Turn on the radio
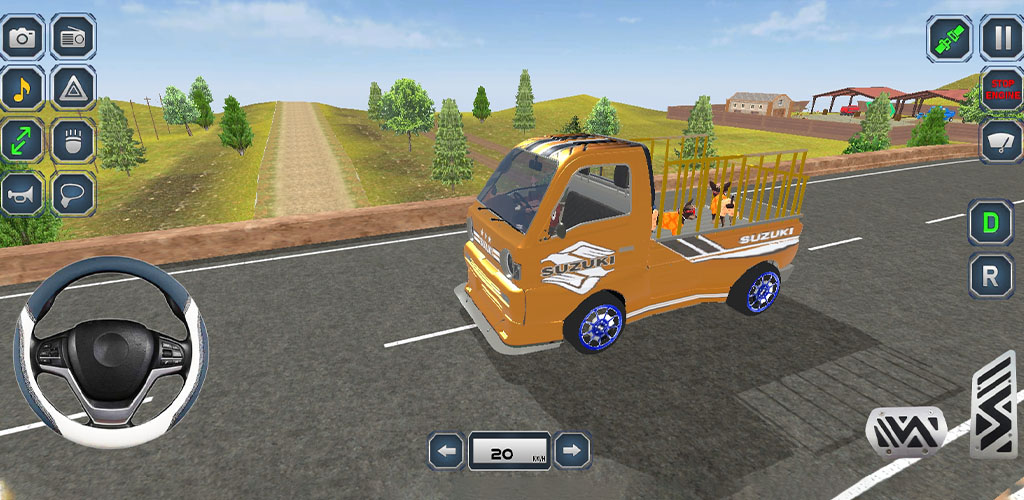The width and height of the screenshot is (1024, 500). click(x=73, y=37)
